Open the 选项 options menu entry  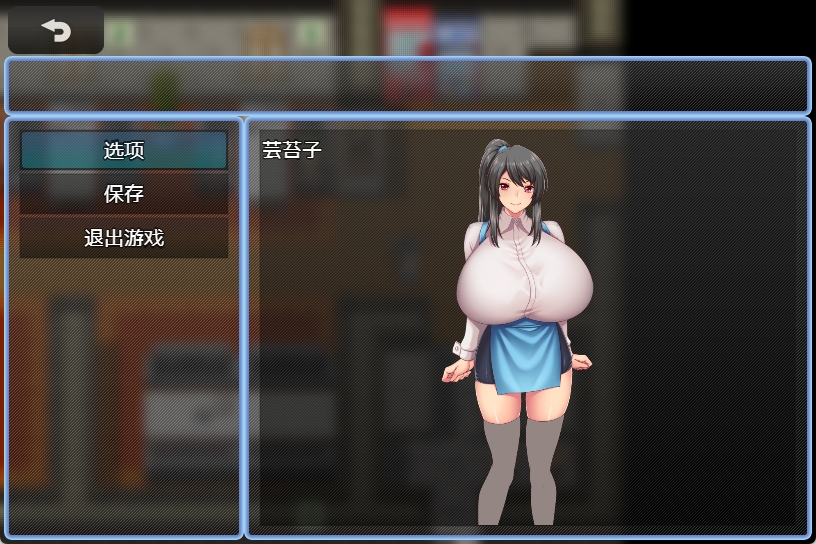coord(124,150)
